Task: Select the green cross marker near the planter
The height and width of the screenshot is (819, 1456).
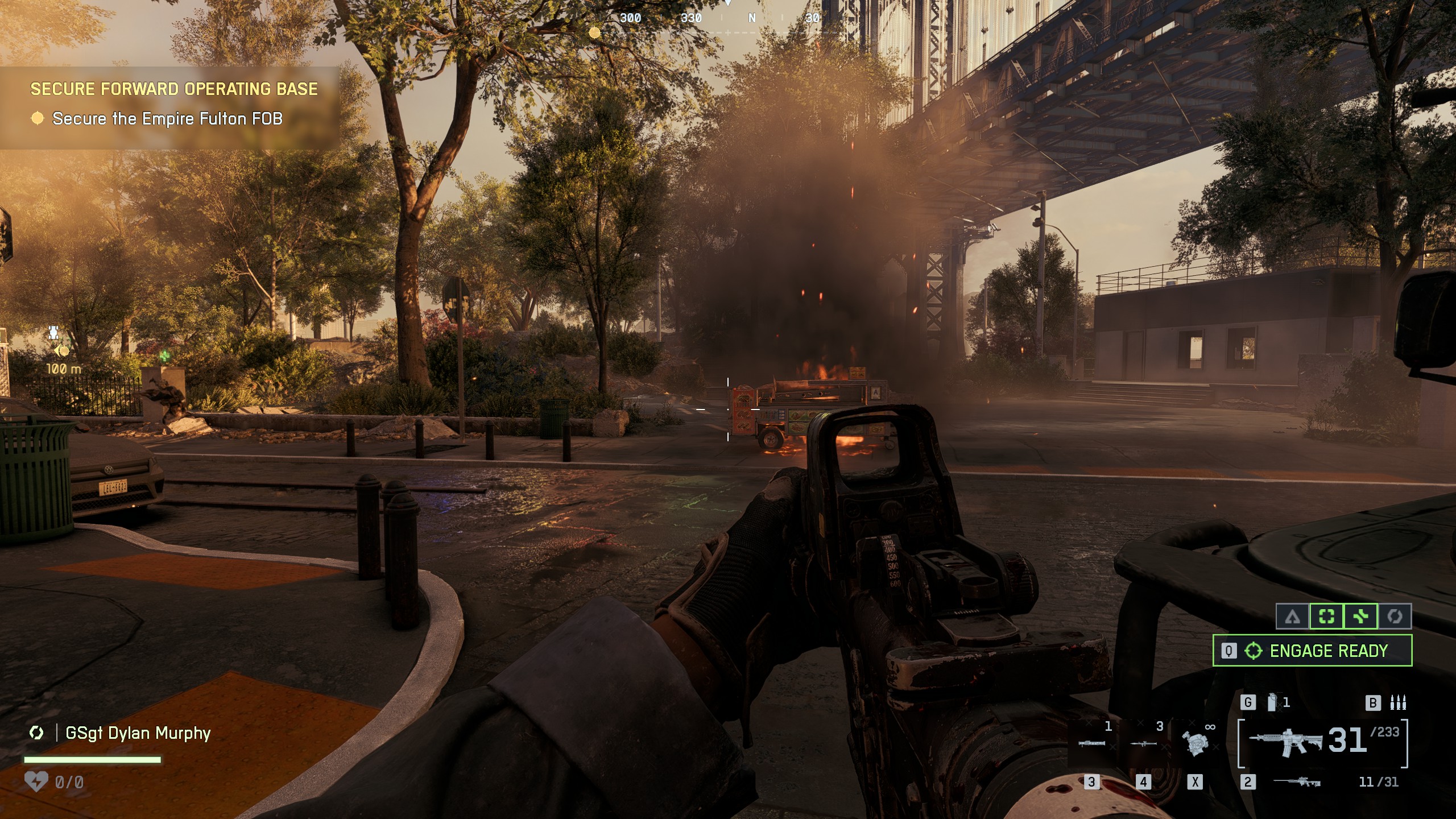Action: [164, 356]
